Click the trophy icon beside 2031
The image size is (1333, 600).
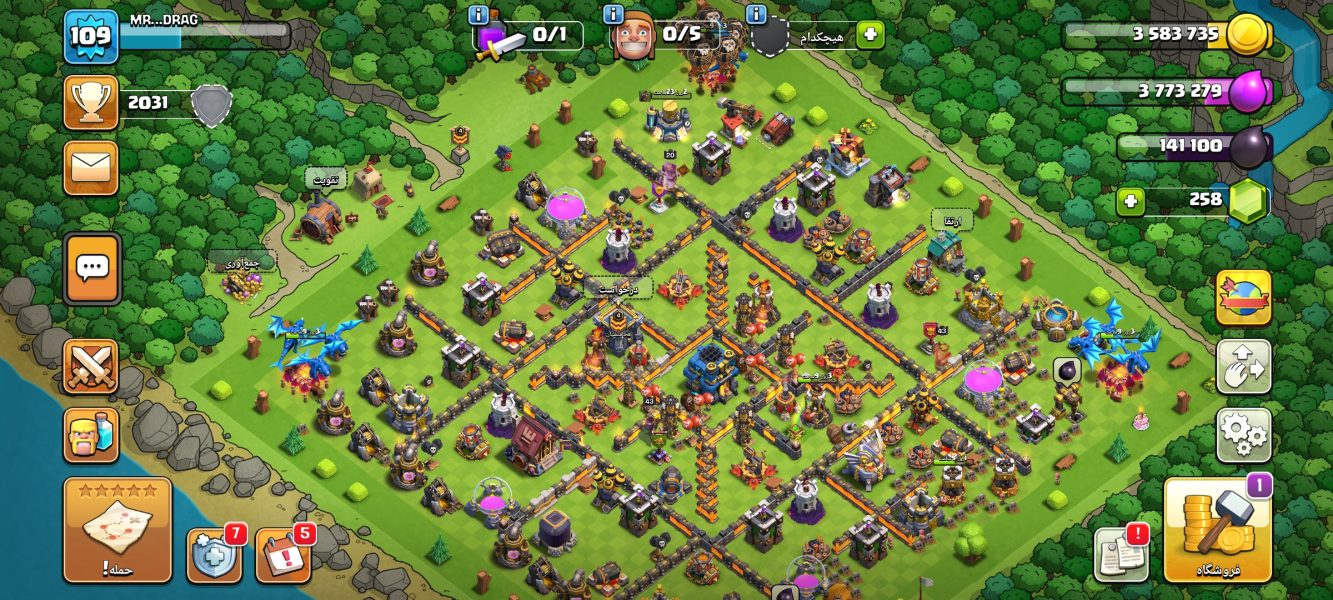point(91,102)
